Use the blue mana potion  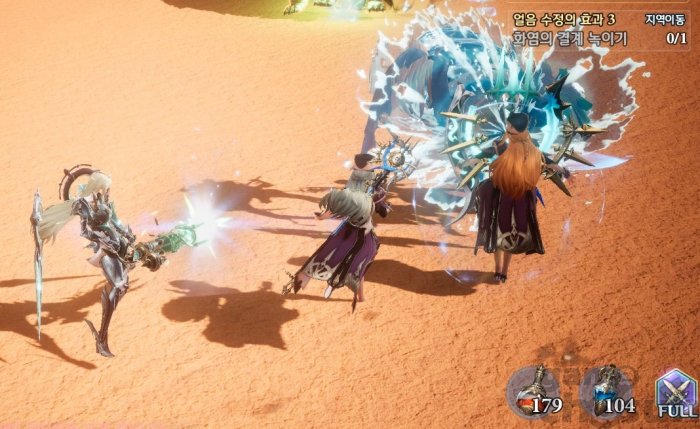click(x=606, y=391)
